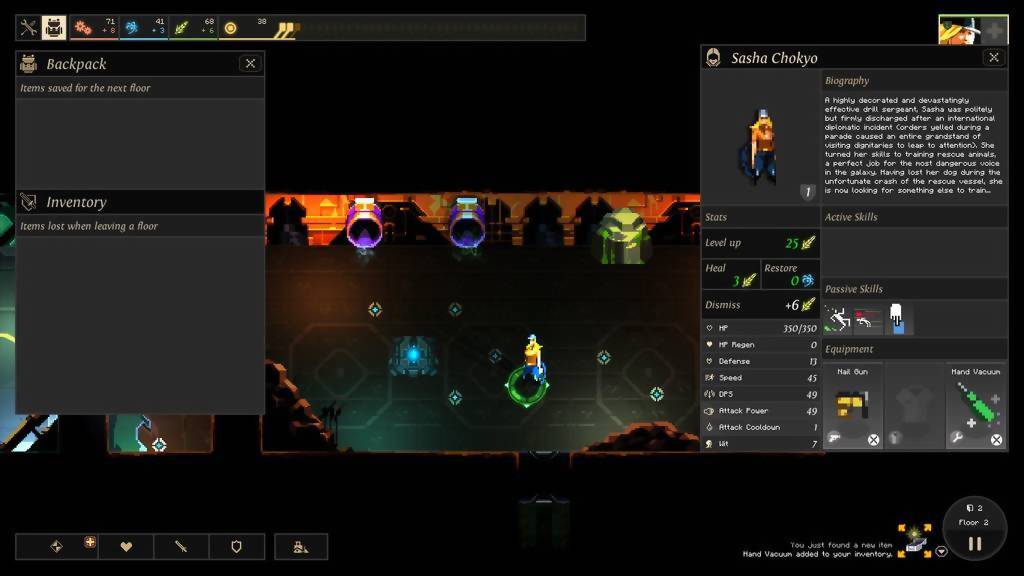Pause the game with the pause button
1024x576 pixels.
974,544
